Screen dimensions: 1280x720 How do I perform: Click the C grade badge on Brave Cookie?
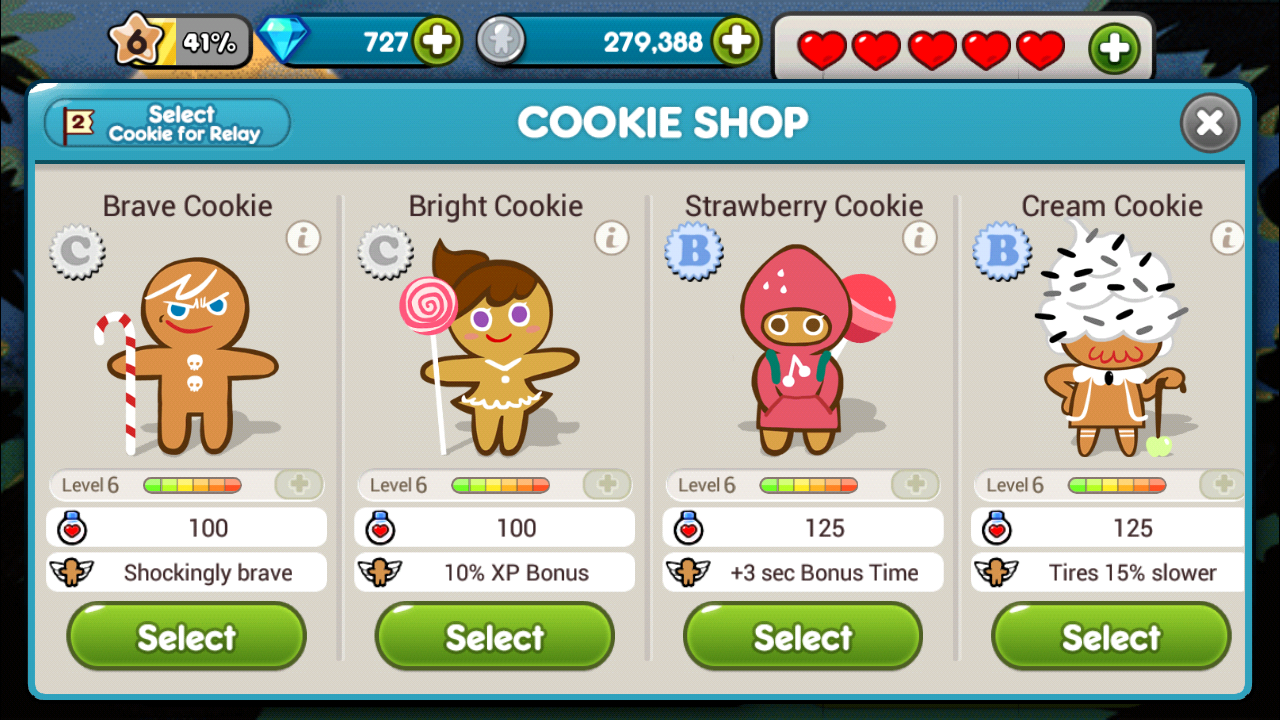[77, 252]
